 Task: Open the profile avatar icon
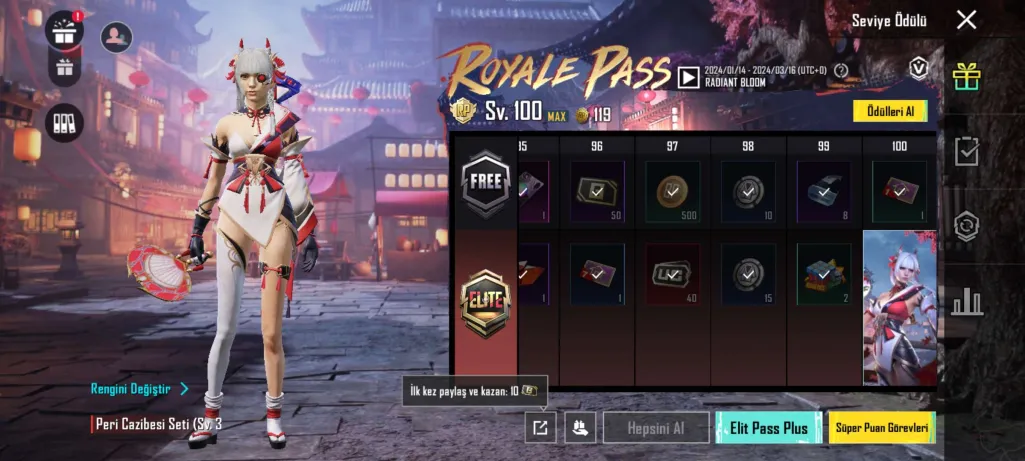click(118, 37)
